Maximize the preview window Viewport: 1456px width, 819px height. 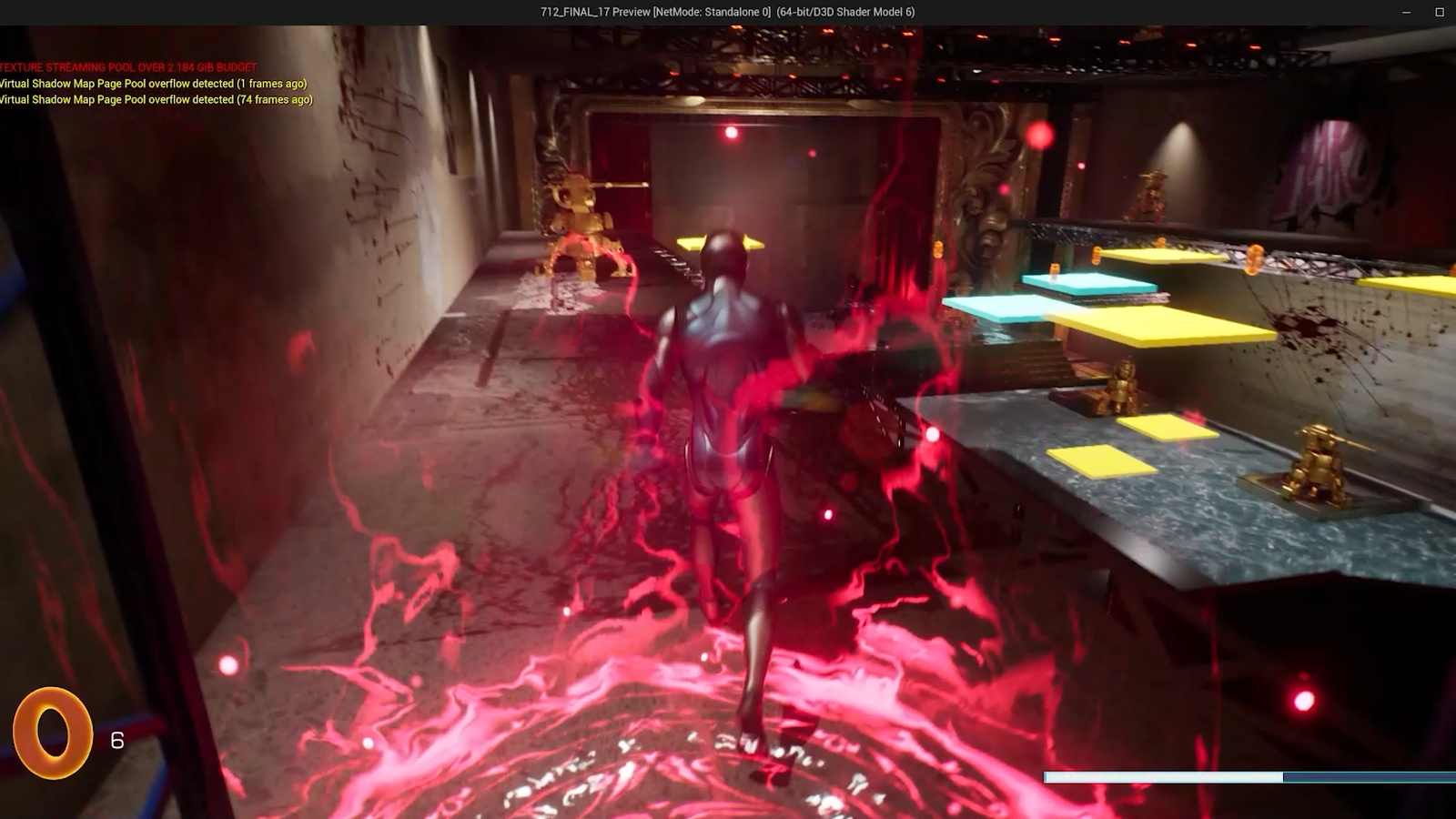pos(1440,12)
